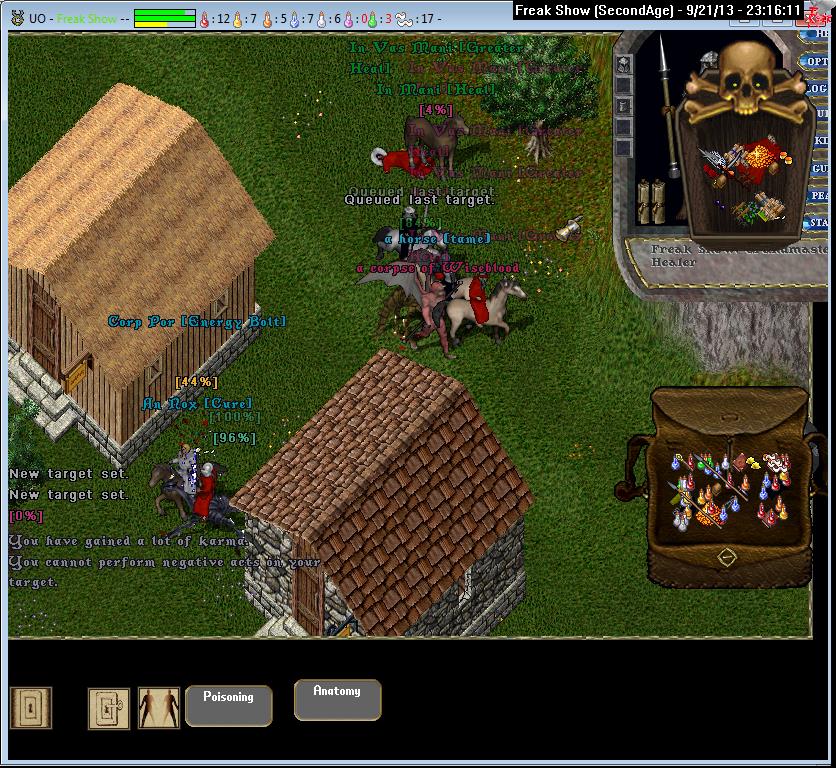The image size is (836, 768).
Task: Pick the gold coin pile in the backpack
Action: pos(708,513)
